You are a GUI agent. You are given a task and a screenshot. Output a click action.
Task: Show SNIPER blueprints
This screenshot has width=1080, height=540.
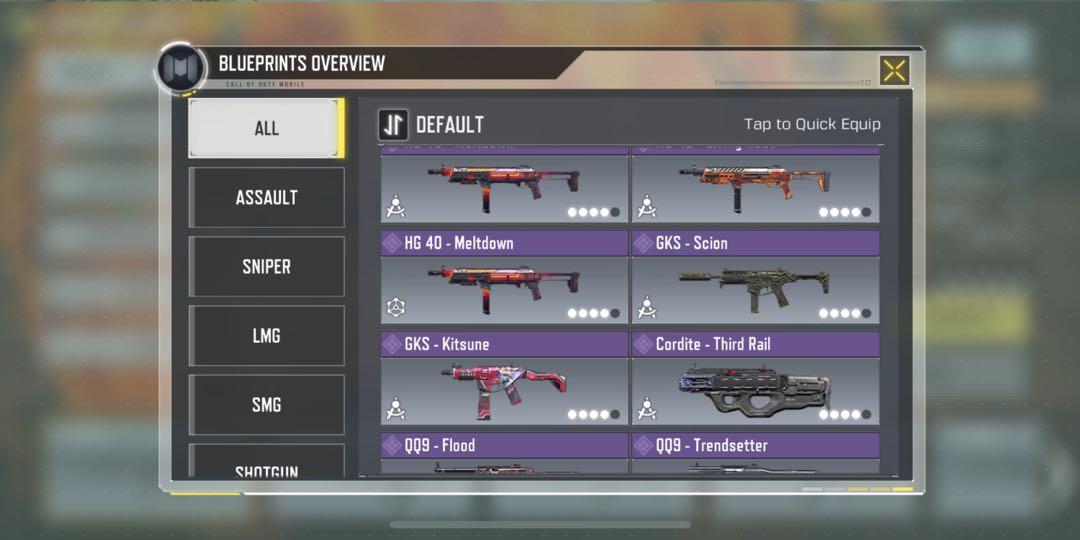(266, 266)
